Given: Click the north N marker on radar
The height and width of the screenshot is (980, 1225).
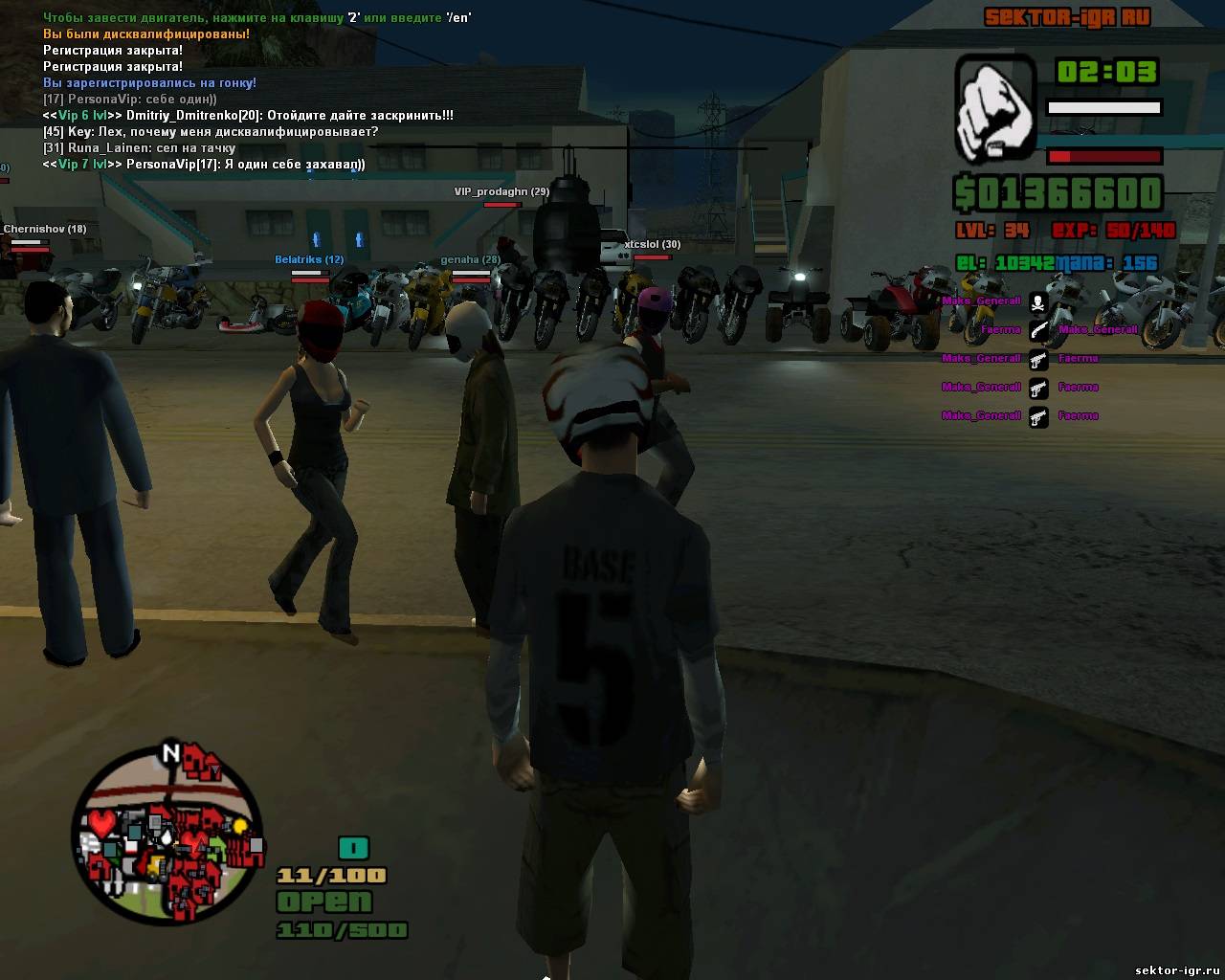Looking at the screenshot, I should pyautogui.click(x=171, y=753).
